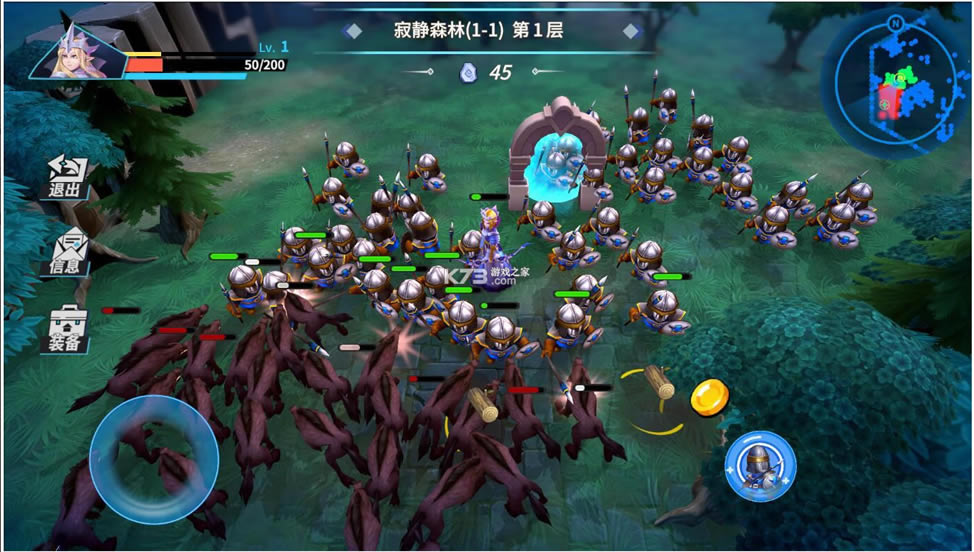Touch the virtual movement joystick
Viewport: 974px width, 552px height.
point(154,459)
